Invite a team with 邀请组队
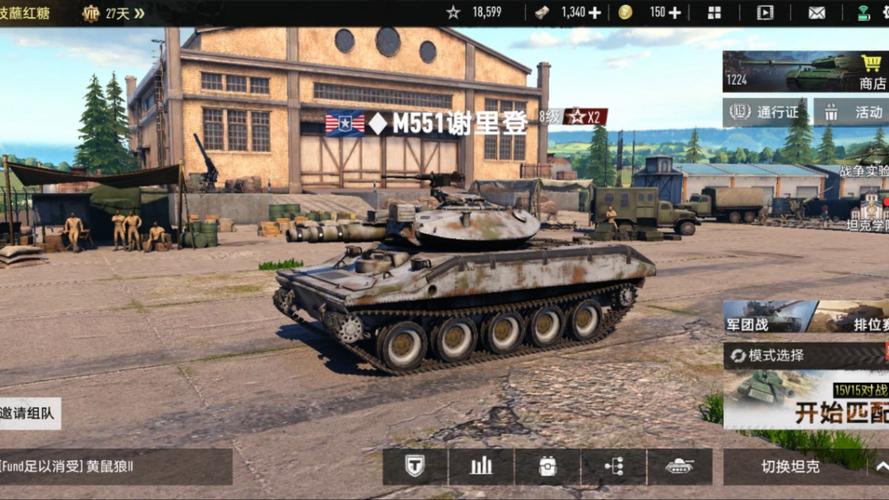 click(29, 413)
